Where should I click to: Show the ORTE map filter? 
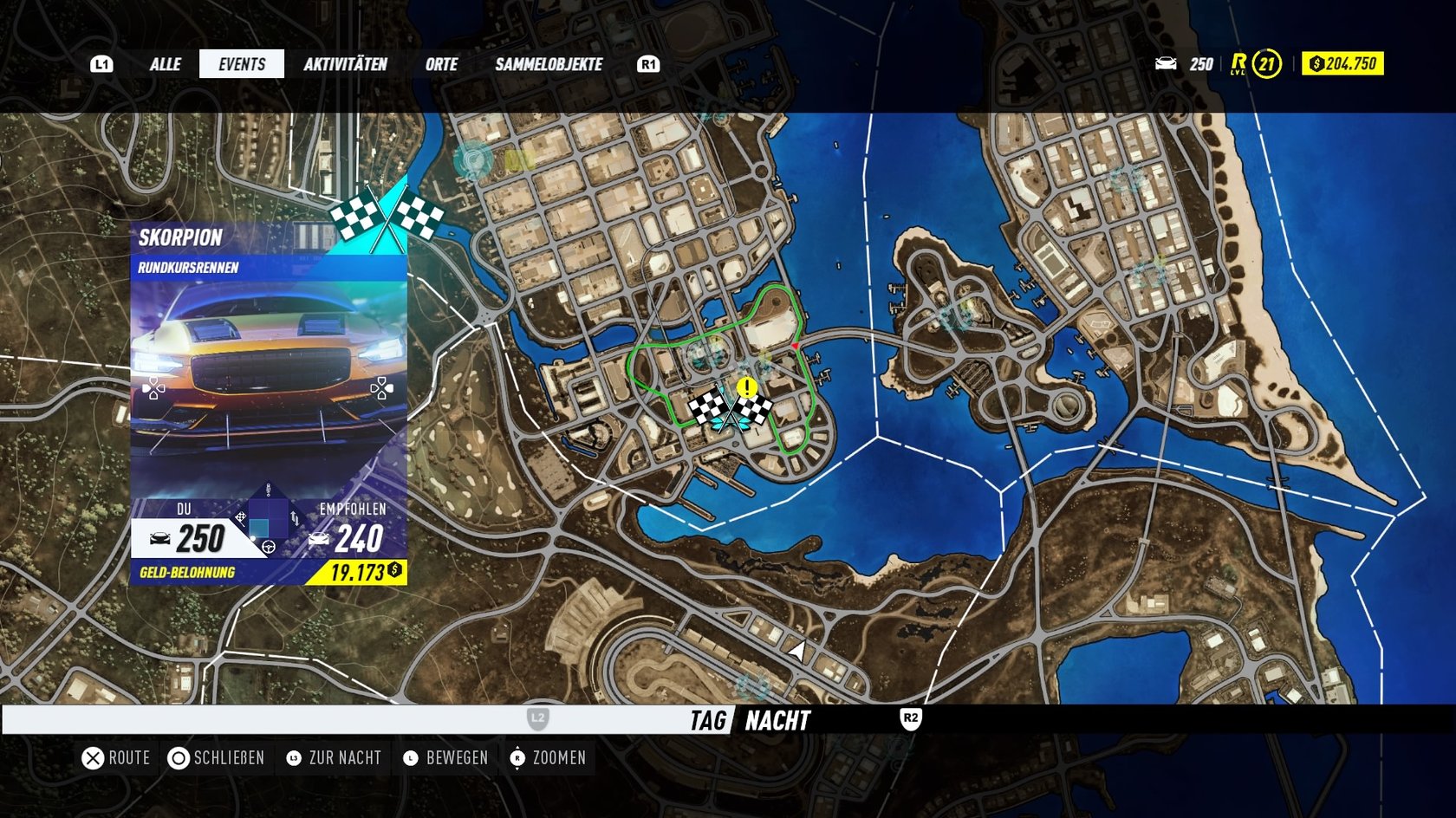click(441, 64)
